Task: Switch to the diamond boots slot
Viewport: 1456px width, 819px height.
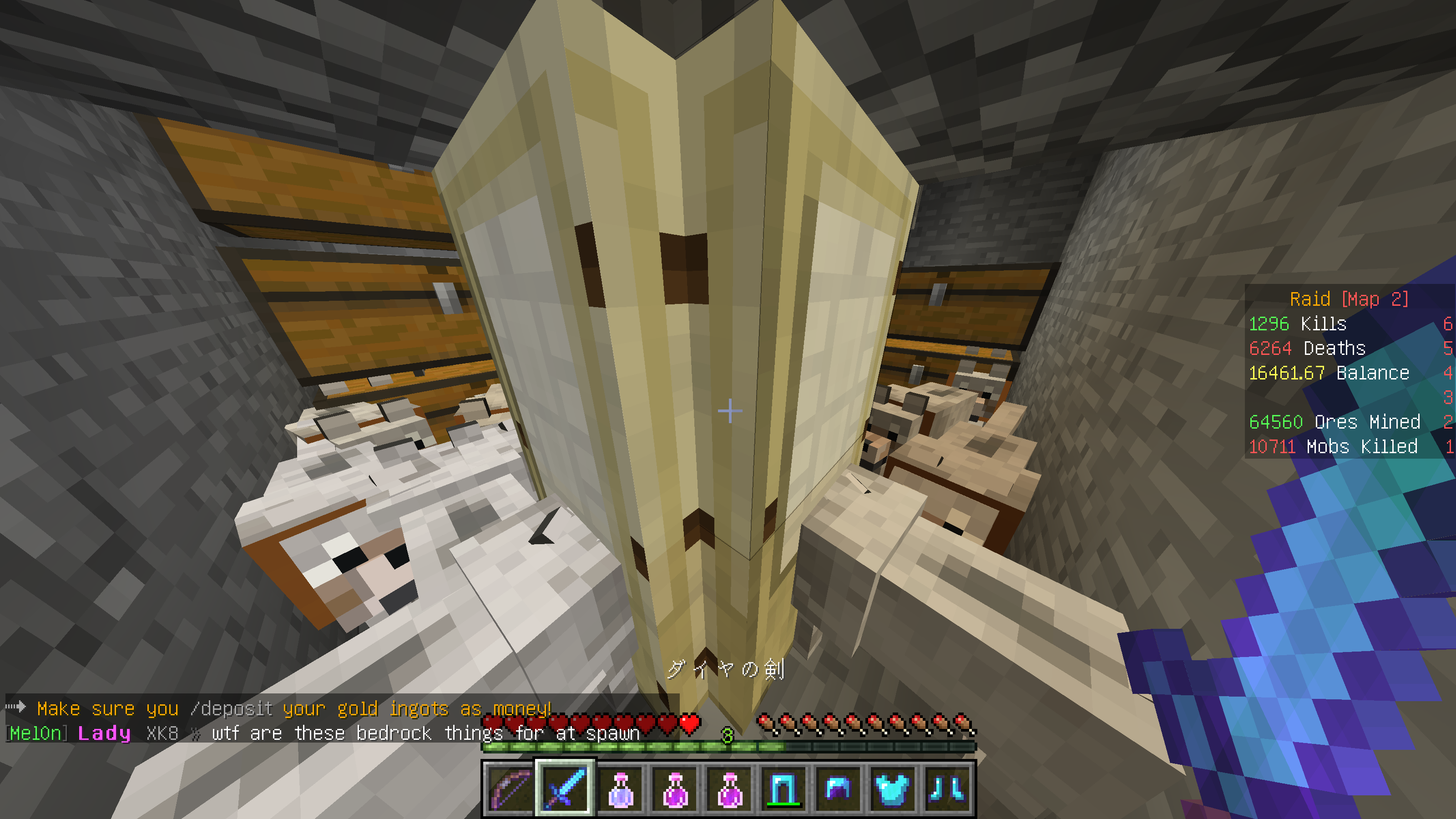Action: click(x=946, y=789)
